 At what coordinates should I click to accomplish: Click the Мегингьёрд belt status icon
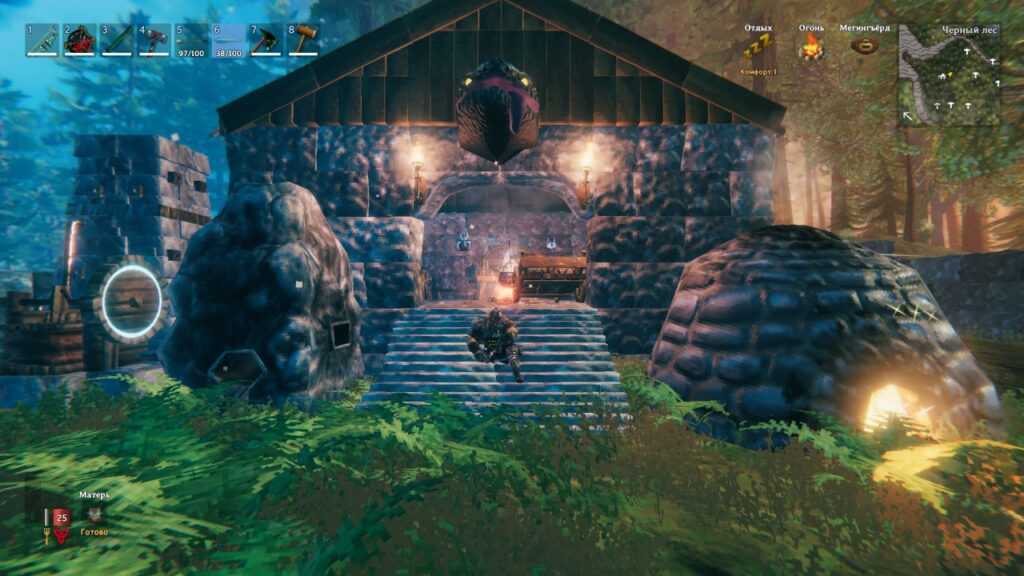click(866, 46)
